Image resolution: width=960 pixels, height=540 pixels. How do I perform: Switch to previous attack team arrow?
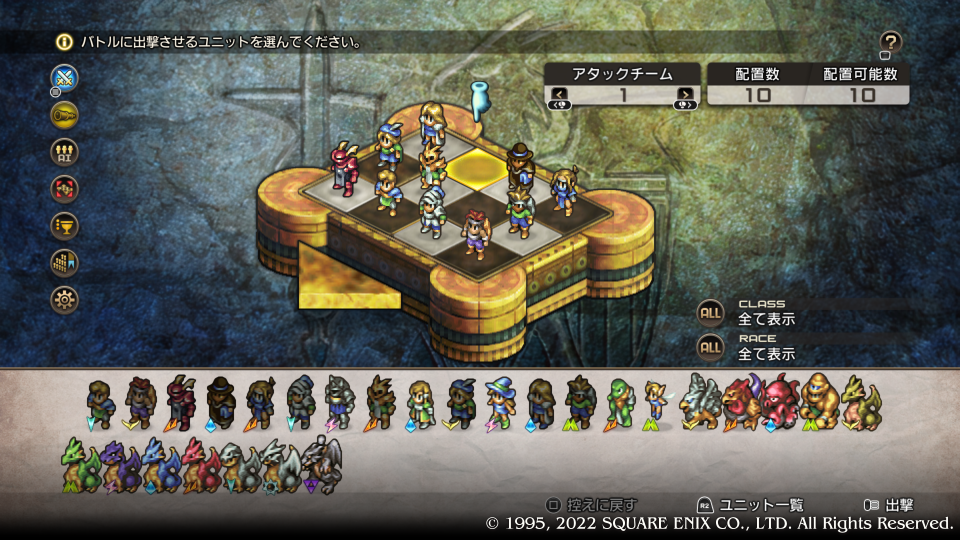(560, 95)
